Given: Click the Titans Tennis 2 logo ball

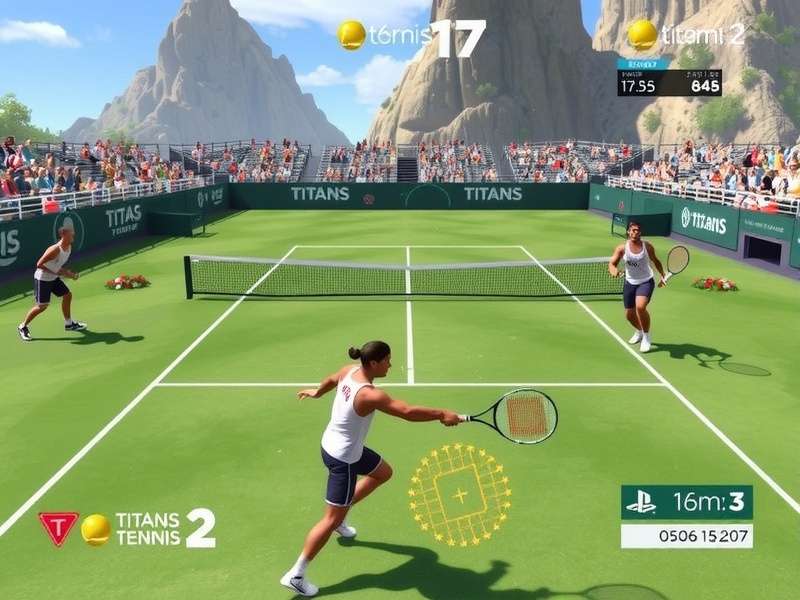Looking at the screenshot, I should pyautogui.click(x=96, y=529).
